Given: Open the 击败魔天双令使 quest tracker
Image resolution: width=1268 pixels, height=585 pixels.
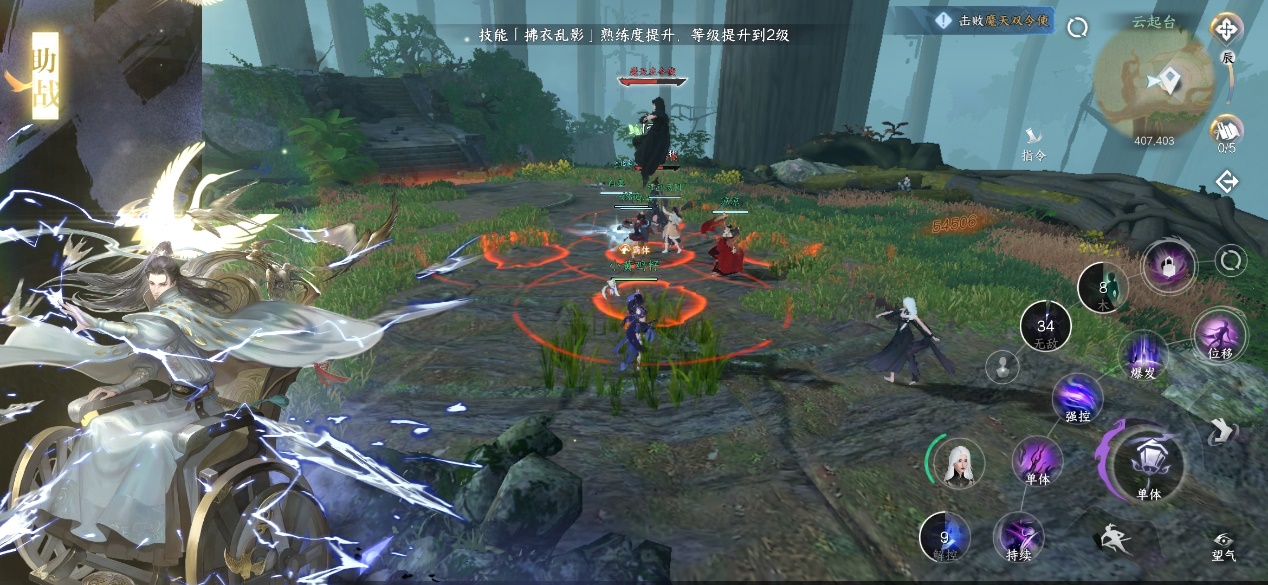Looking at the screenshot, I should pos(992,21).
